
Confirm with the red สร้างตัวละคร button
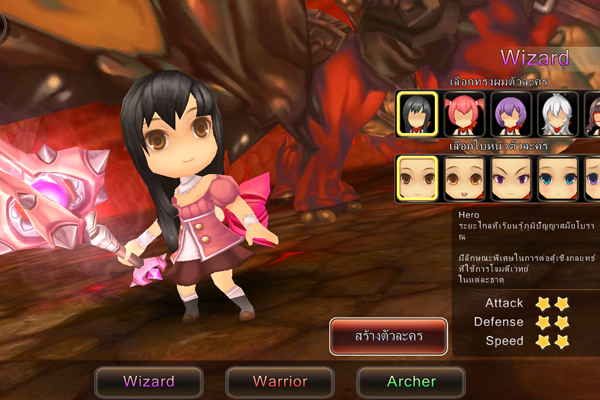point(389,336)
